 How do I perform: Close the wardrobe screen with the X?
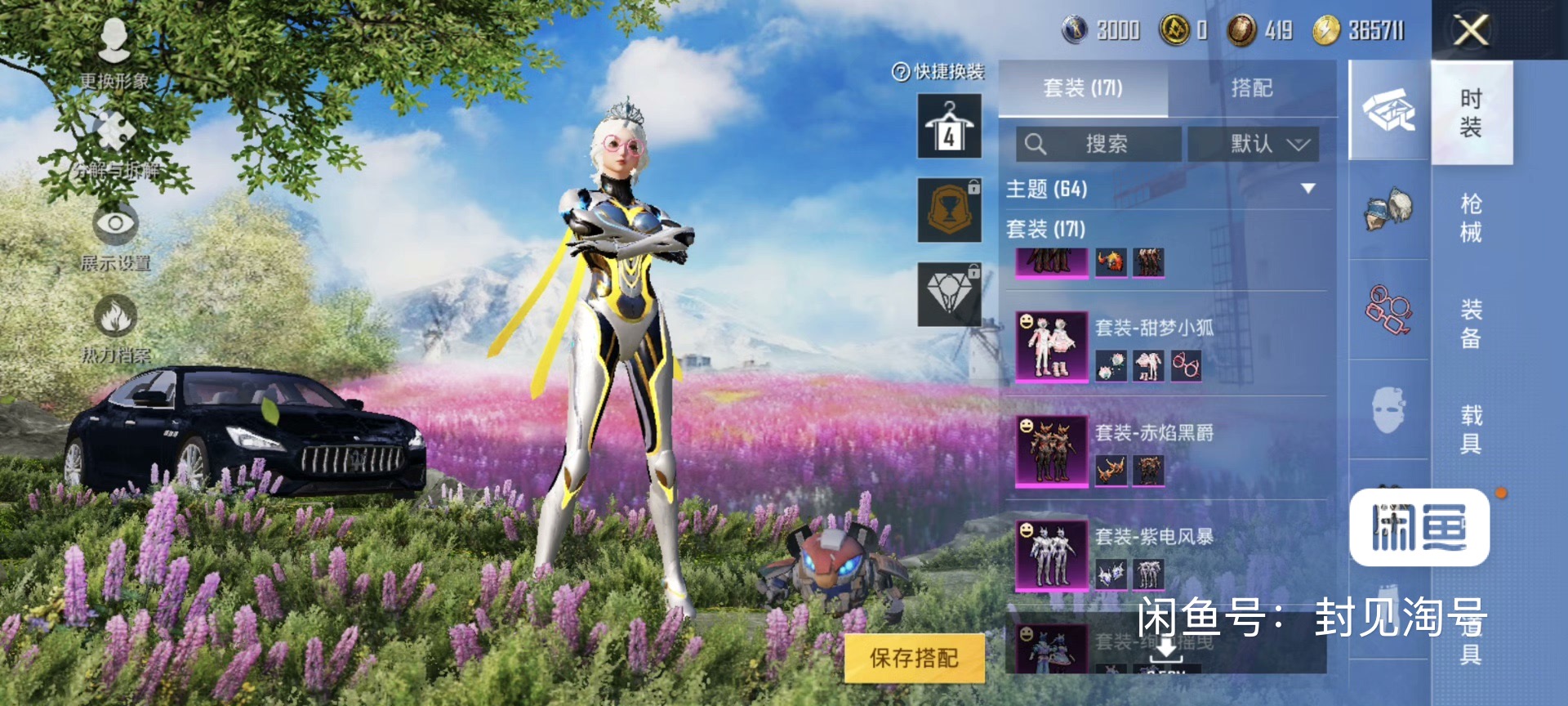(1471, 31)
